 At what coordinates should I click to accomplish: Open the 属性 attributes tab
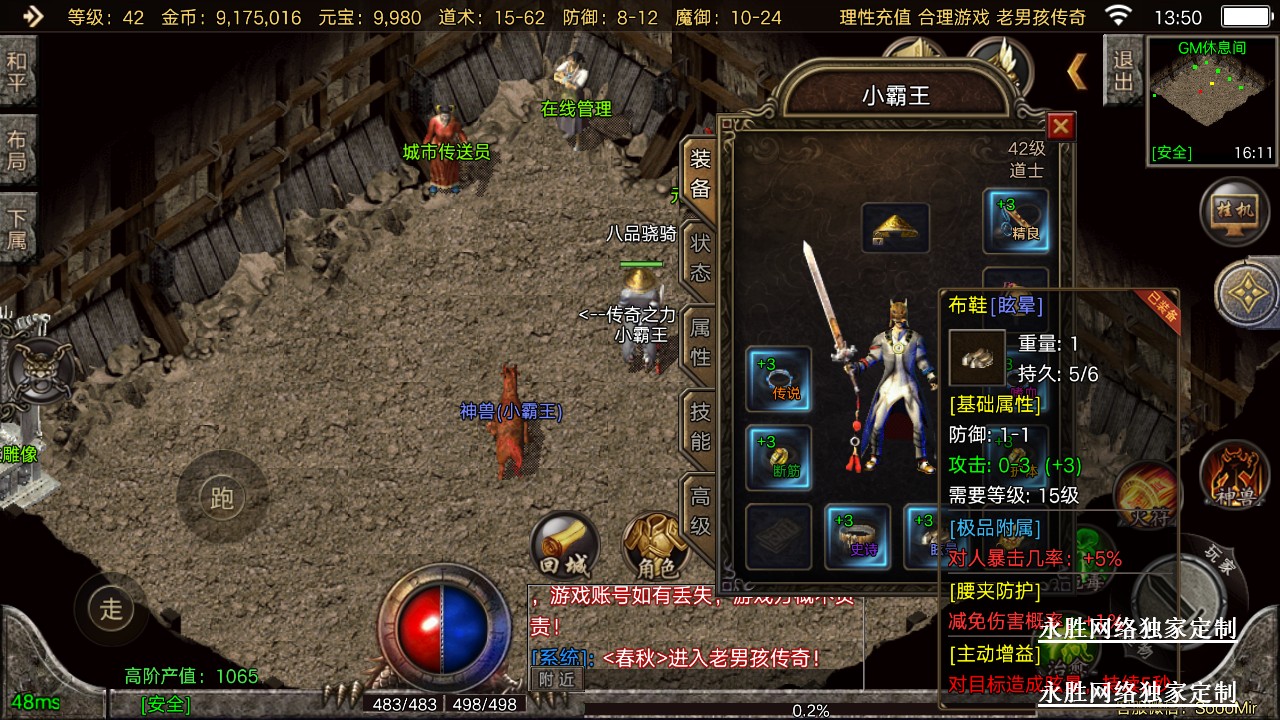[700, 341]
